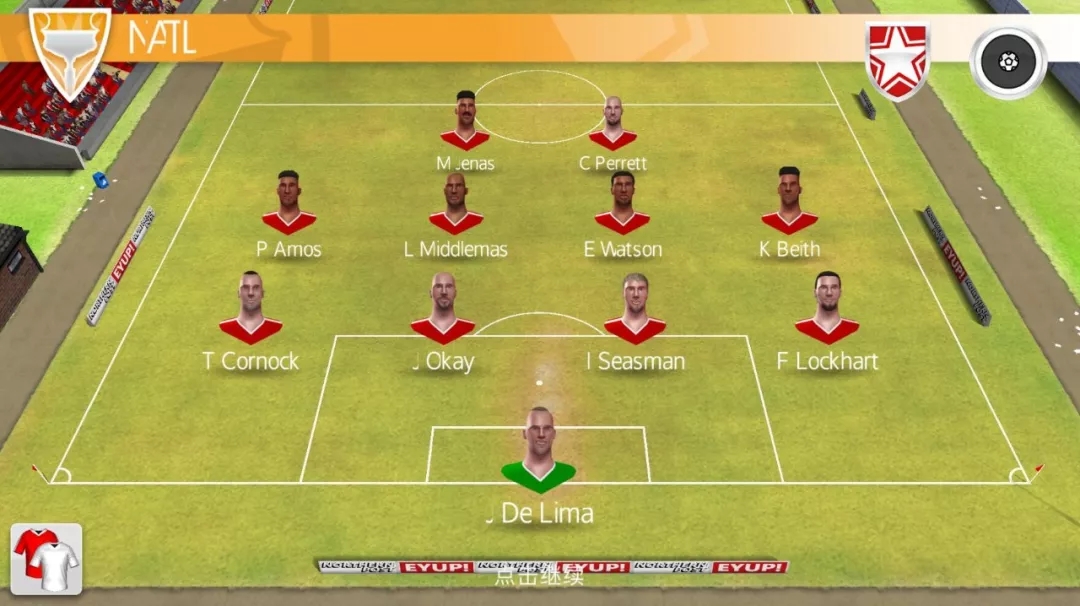Screen dimensions: 1080x606
Task: Open the kit selection shirts icon
Action: click(46, 558)
